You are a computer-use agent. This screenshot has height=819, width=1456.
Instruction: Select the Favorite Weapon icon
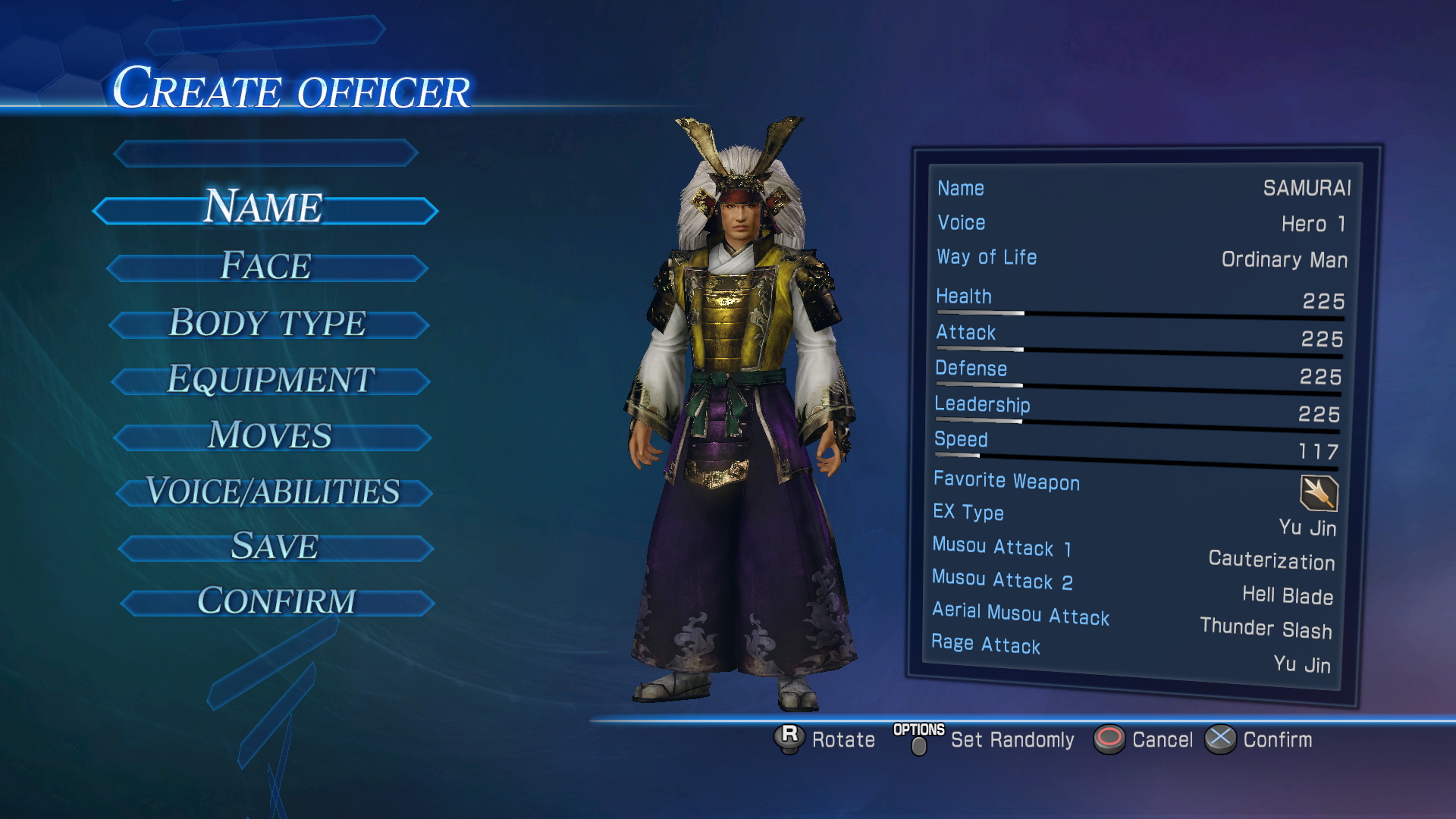pos(1319,493)
